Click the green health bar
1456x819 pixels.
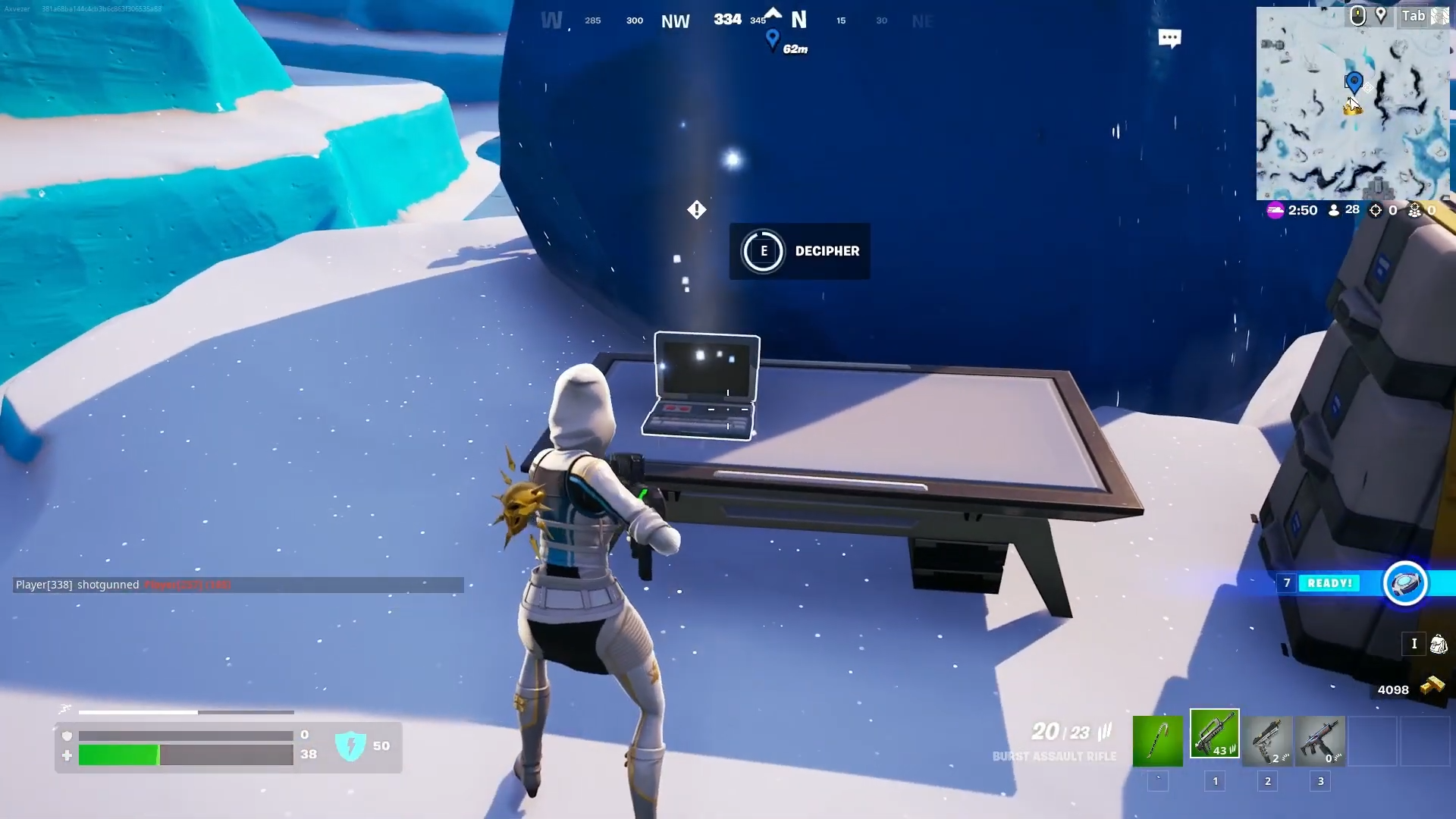click(x=118, y=755)
